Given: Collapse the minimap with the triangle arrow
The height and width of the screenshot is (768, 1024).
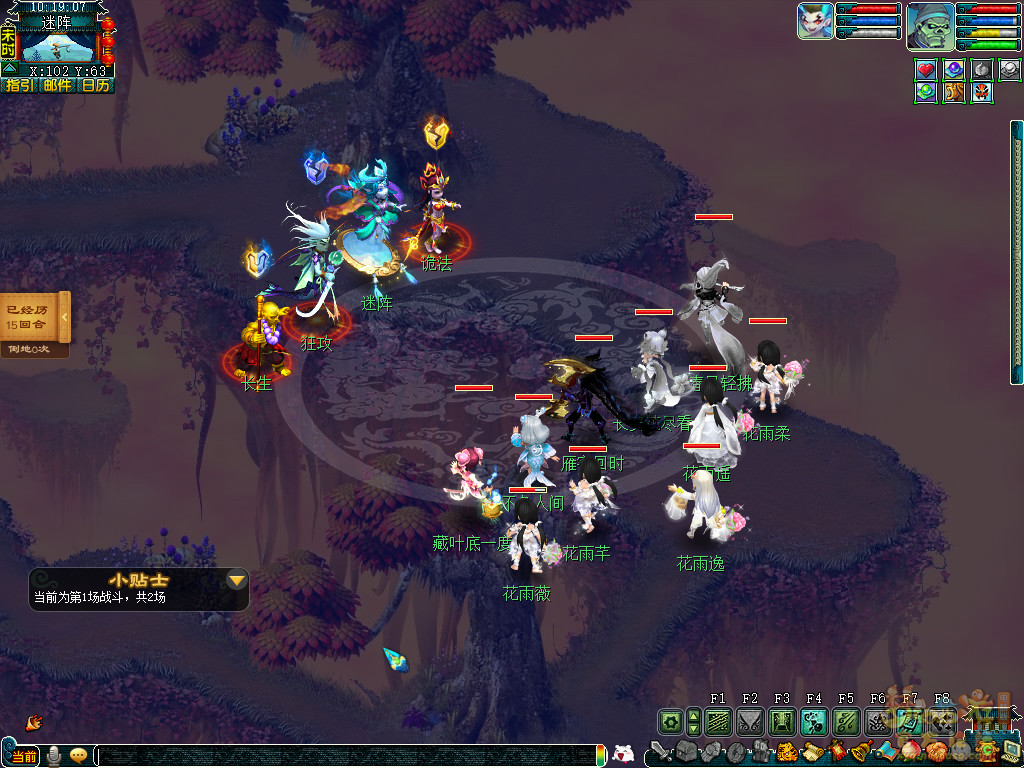Looking at the screenshot, I should [9, 69].
